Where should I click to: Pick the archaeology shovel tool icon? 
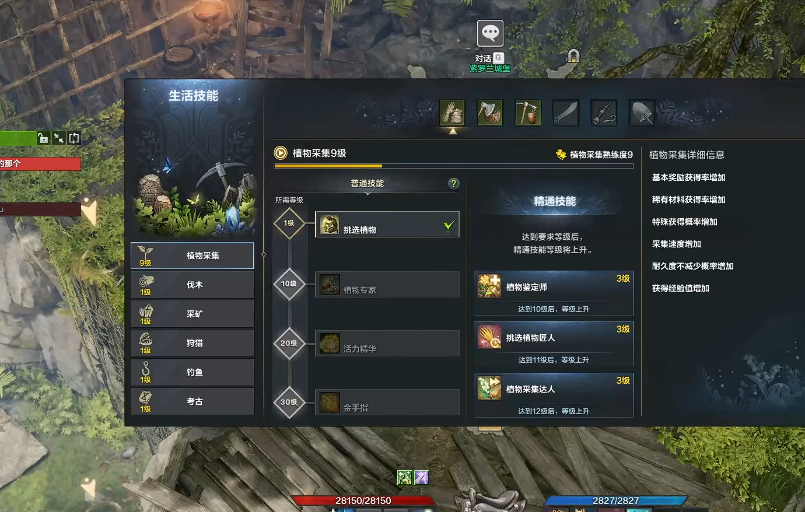641,112
